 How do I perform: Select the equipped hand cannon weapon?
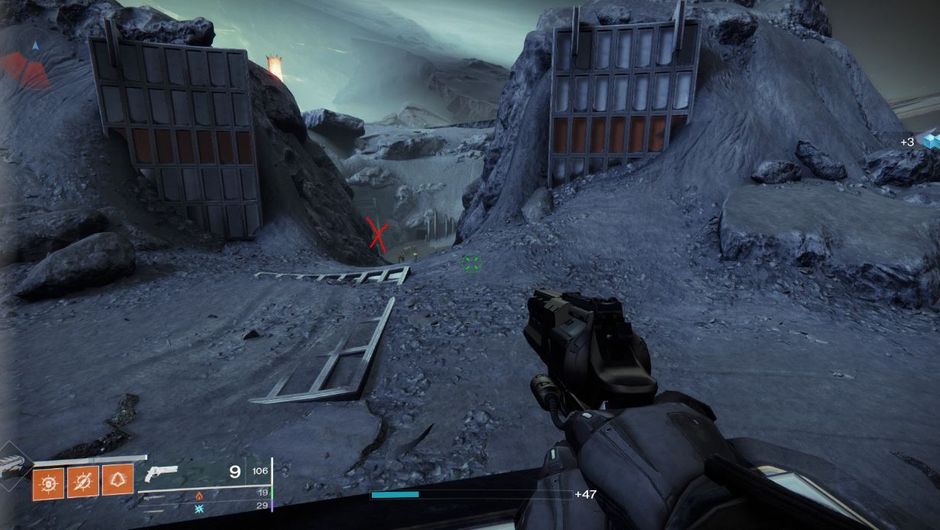(161, 473)
